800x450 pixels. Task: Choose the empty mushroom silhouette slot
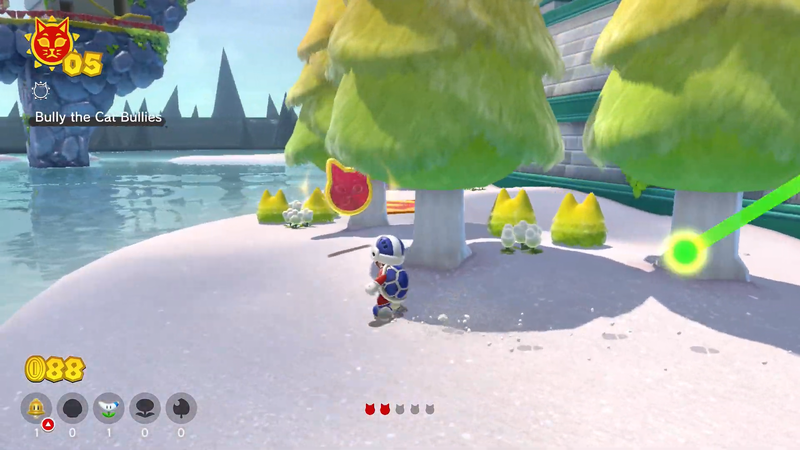point(73,408)
